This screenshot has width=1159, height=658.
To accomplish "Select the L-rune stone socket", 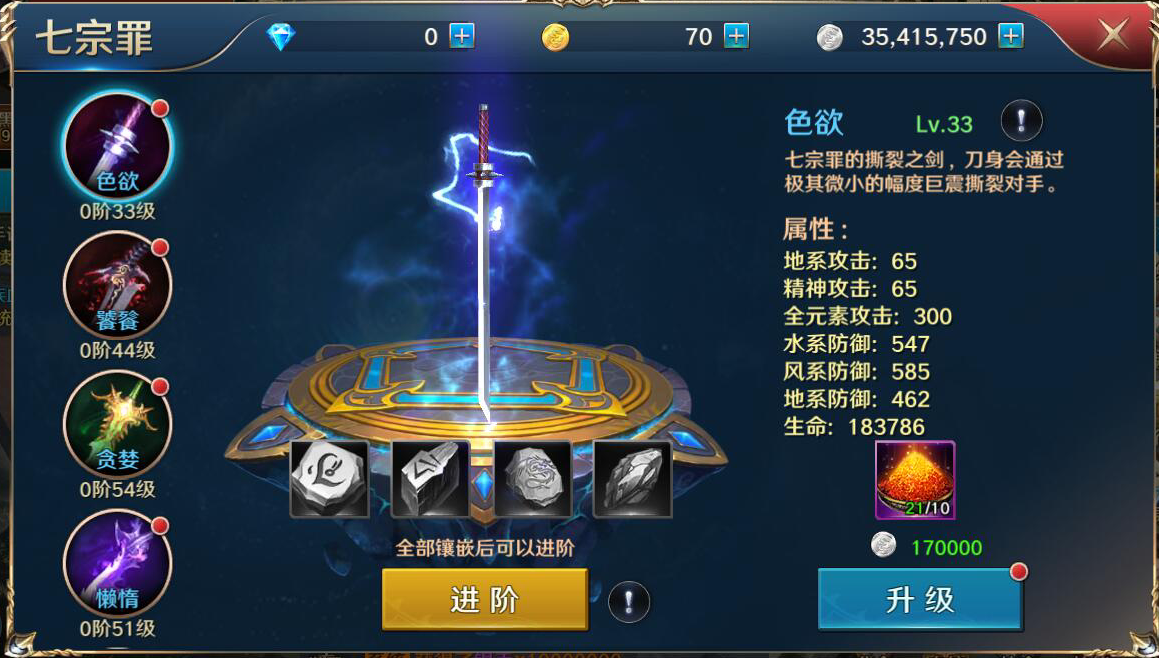I will [330, 479].
